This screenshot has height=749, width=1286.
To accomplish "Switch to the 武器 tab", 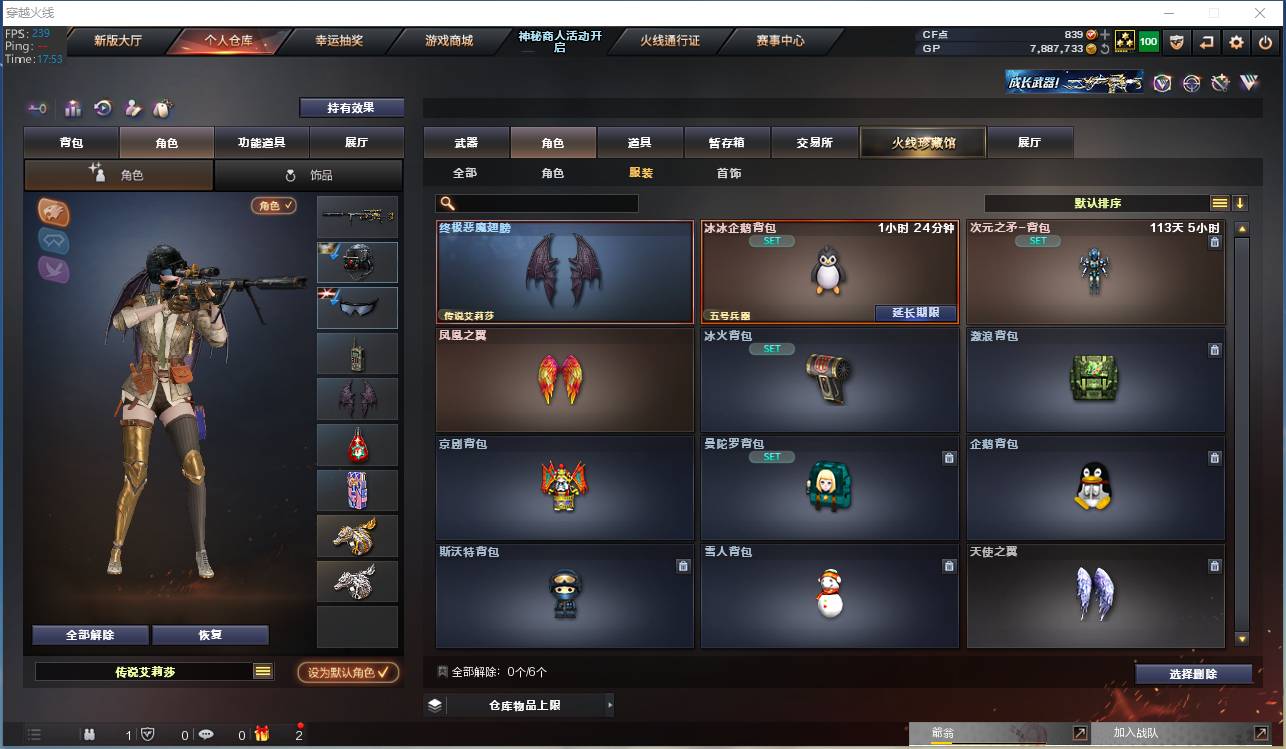I will point(465,142).
